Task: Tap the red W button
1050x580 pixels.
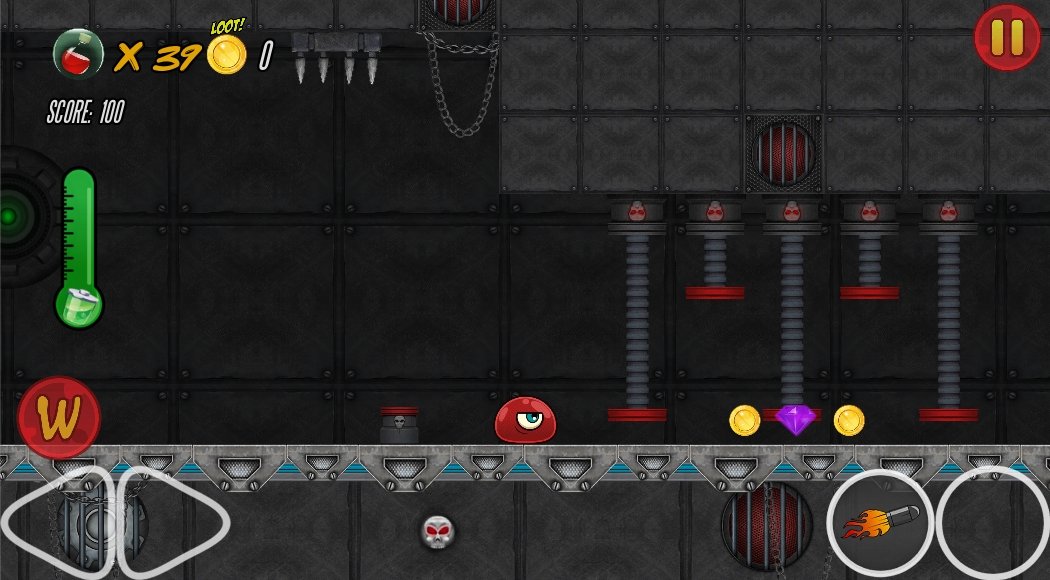Action: tap(59, 418)
